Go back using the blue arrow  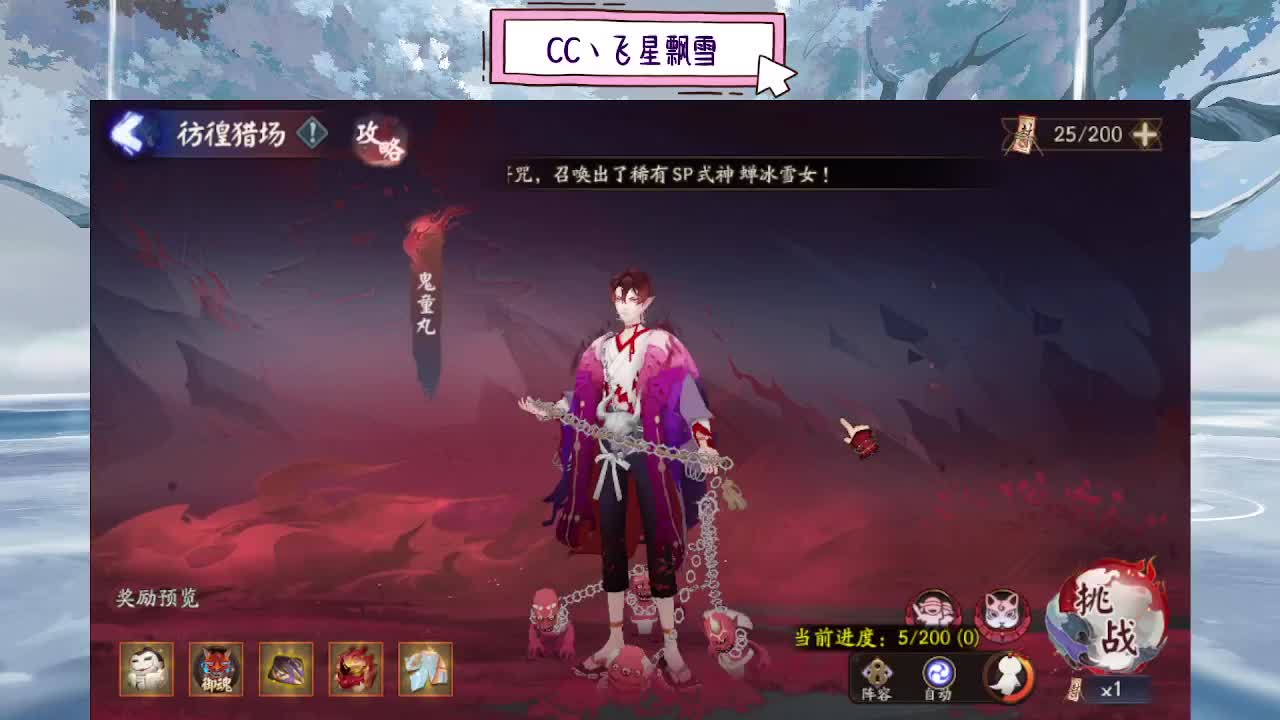(x=130, y=130)
